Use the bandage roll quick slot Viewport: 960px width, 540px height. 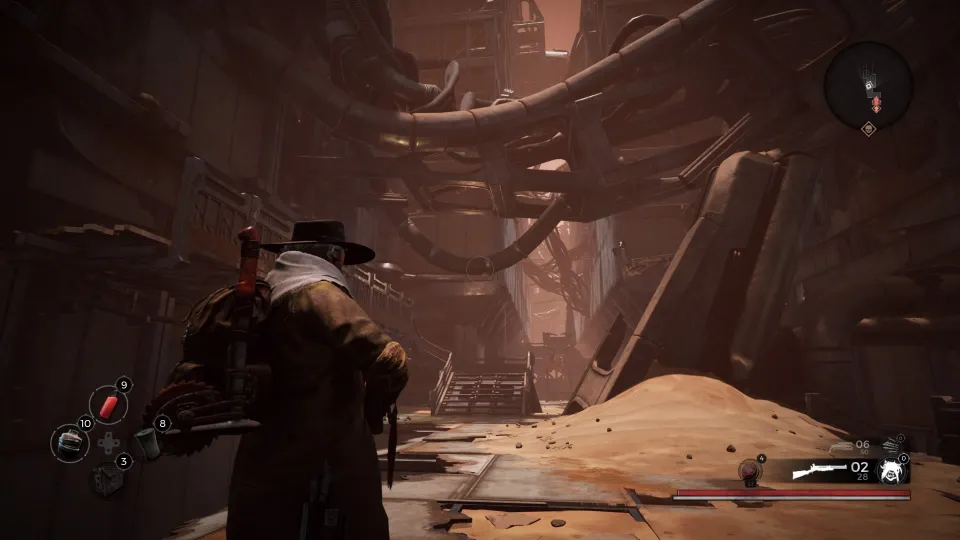click(70, 443)
